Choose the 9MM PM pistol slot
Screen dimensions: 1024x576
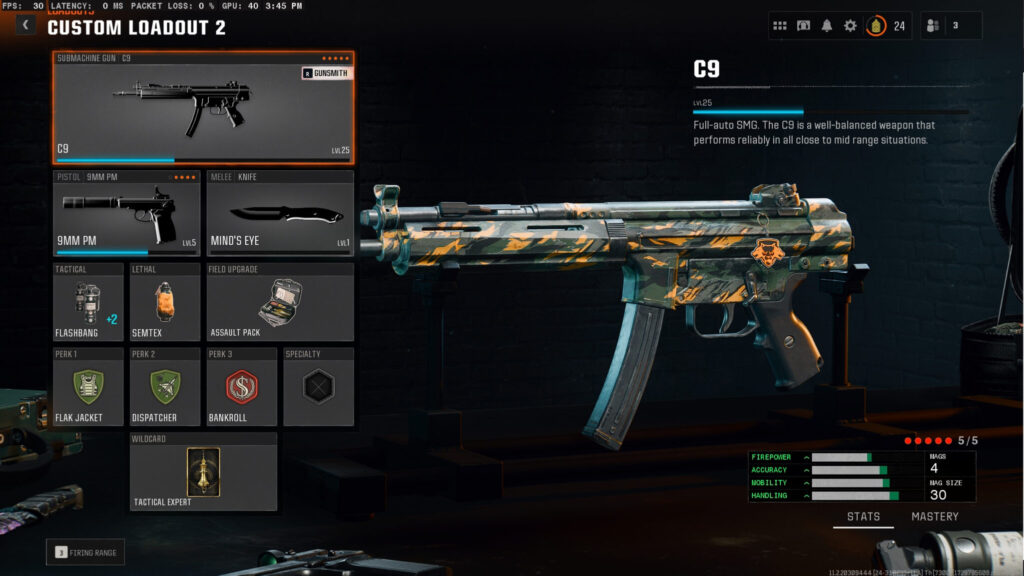[x=127, y=213]
